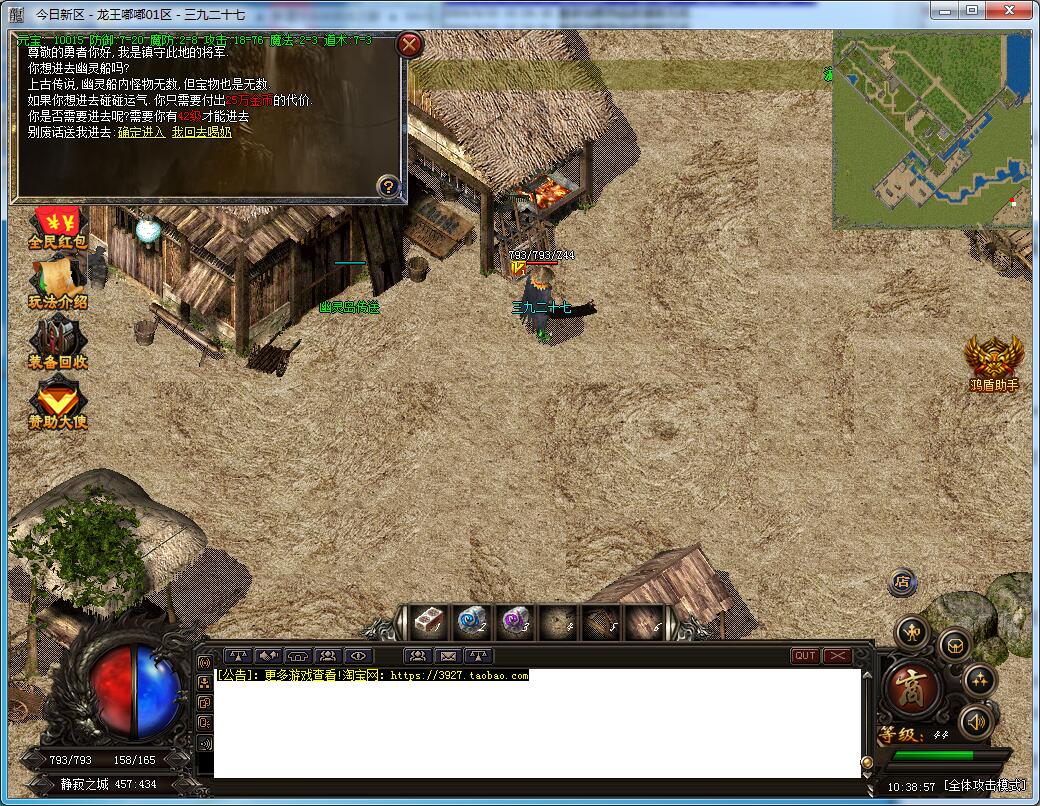Click the large red 离 round button

point(911,690)
